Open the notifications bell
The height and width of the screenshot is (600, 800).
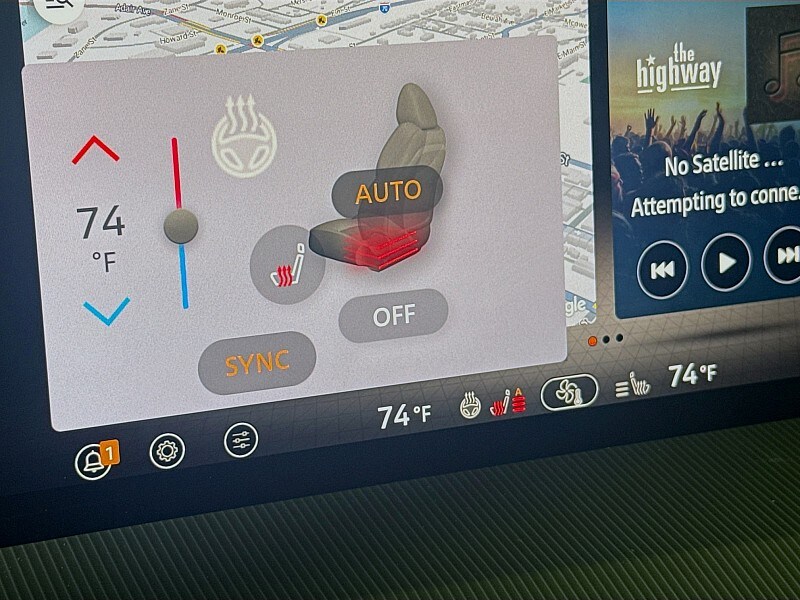pyautogui.click(x=95, y=460)
